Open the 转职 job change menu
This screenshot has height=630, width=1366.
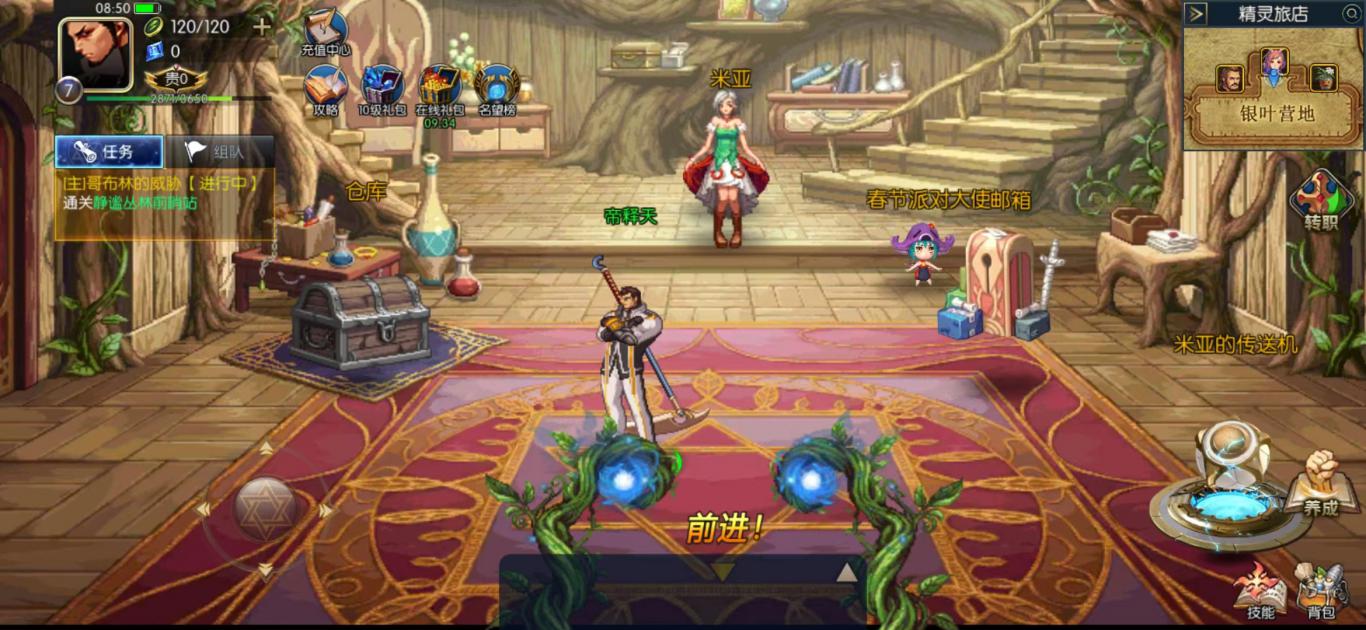[x=1321, y=201]
